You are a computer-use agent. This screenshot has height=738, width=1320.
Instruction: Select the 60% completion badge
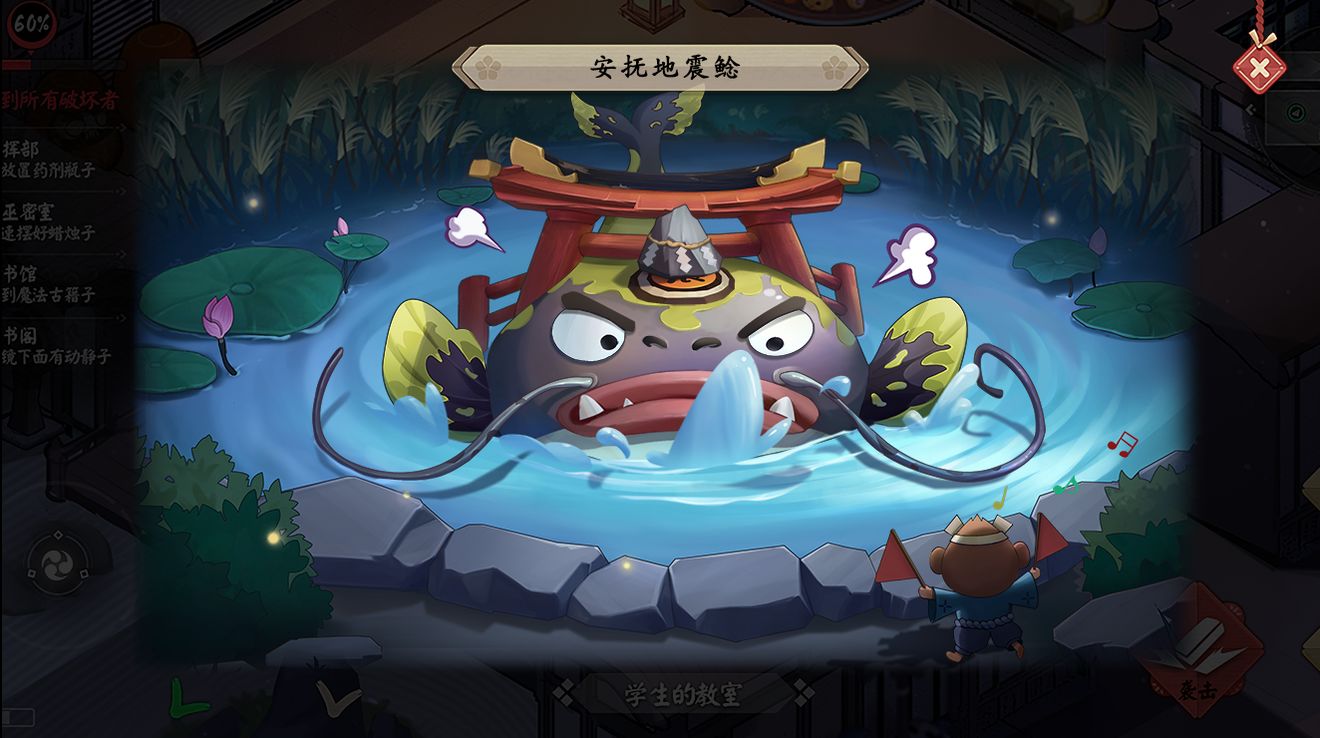pos(30,27)
